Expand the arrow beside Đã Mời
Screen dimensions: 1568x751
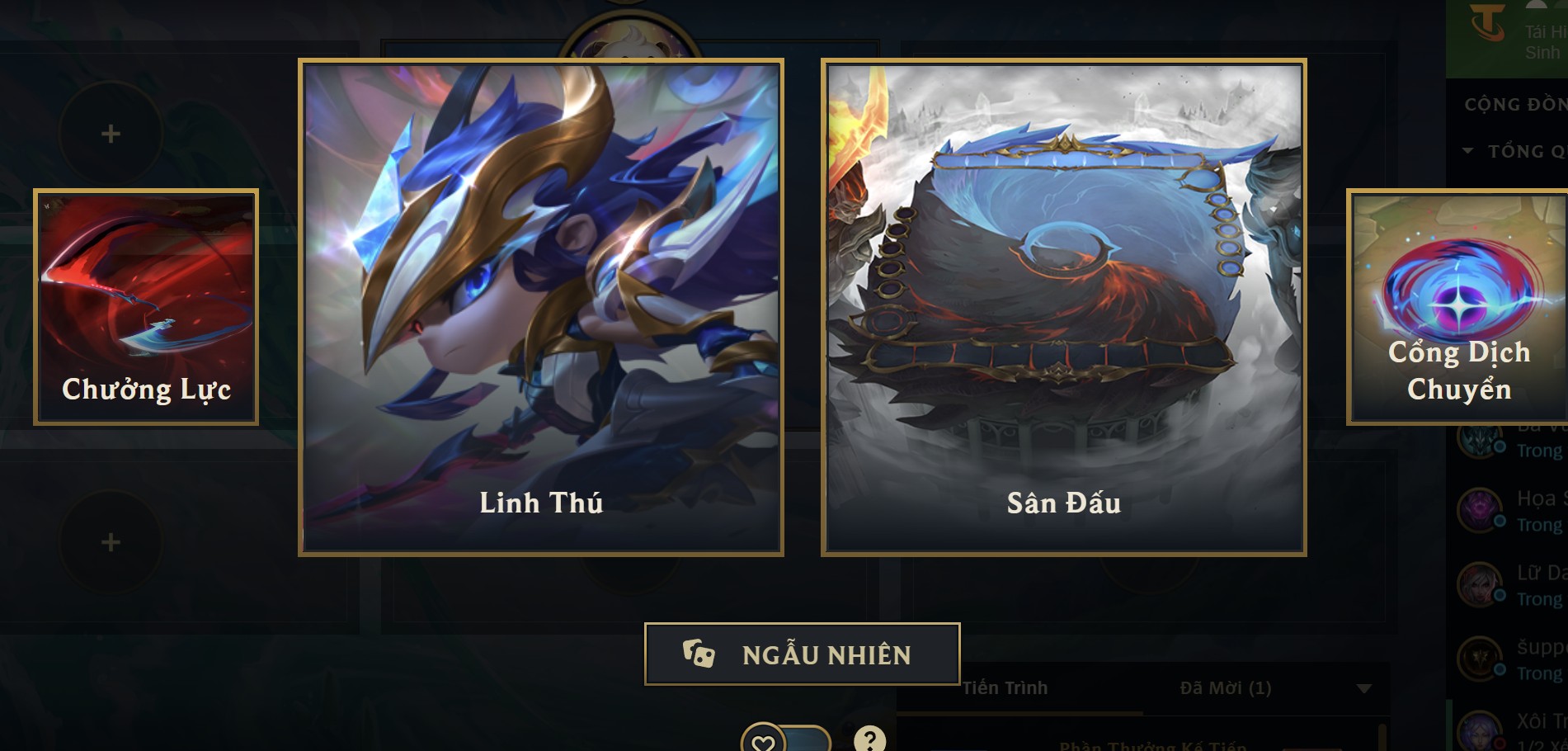(x=1364, y=688)
